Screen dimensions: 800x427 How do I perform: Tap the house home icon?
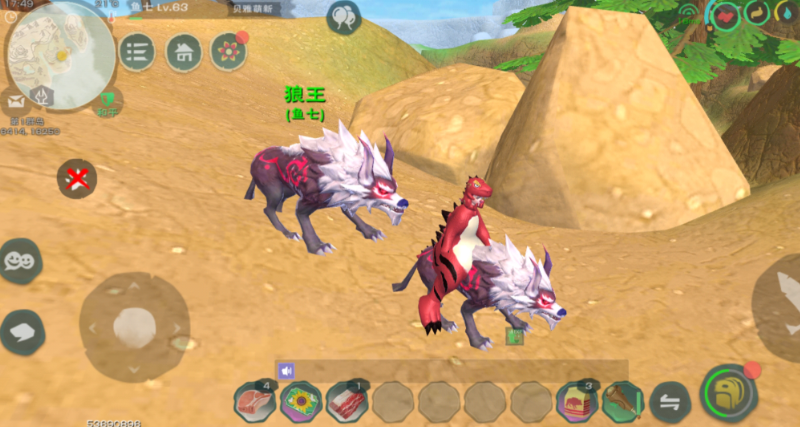point(183,51)
